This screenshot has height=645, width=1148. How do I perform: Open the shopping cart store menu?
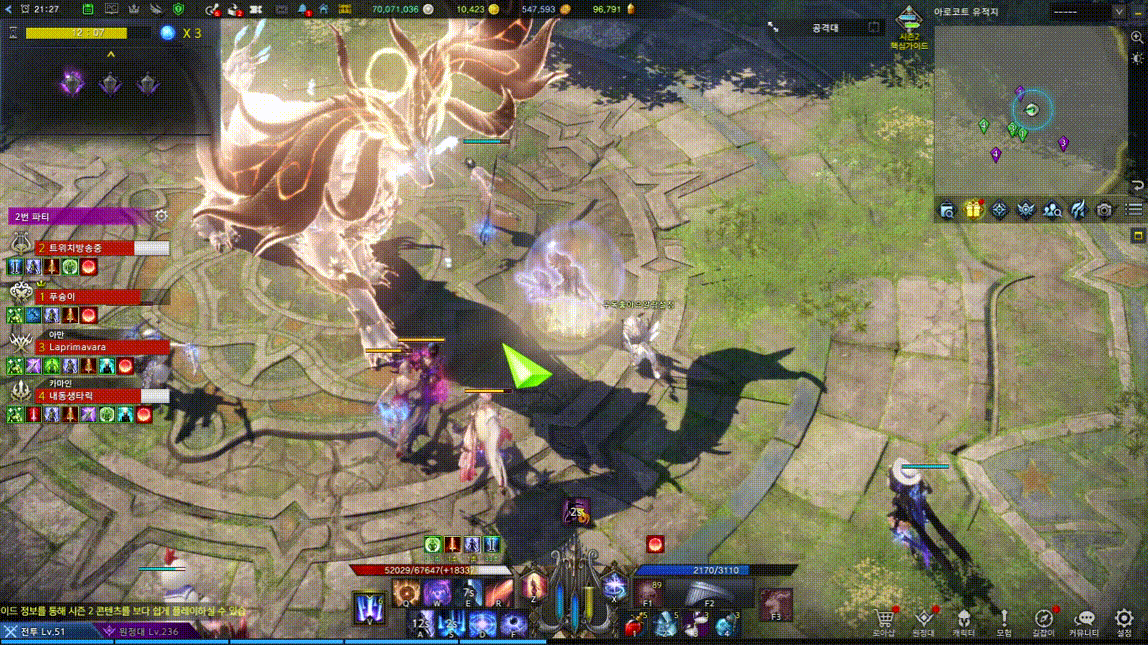[x=884, y=620]
